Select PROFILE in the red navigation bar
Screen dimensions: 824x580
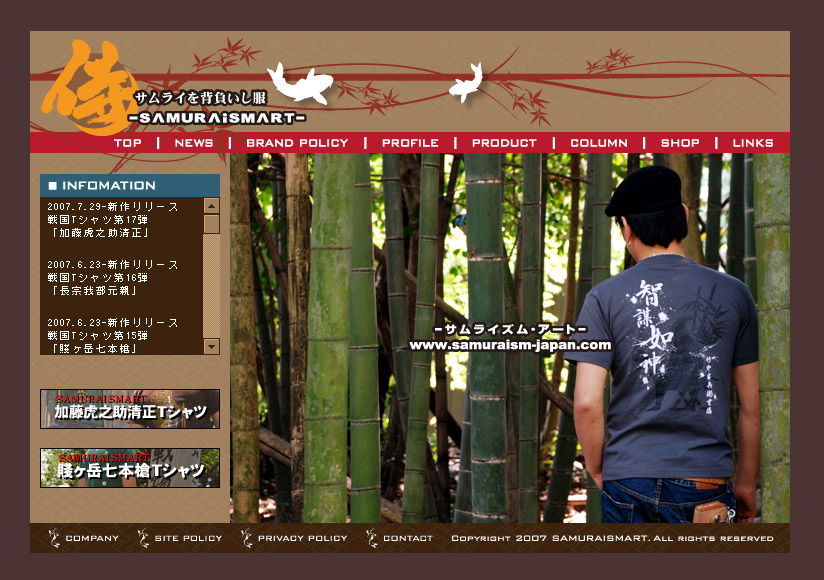(x=410, y=143)
